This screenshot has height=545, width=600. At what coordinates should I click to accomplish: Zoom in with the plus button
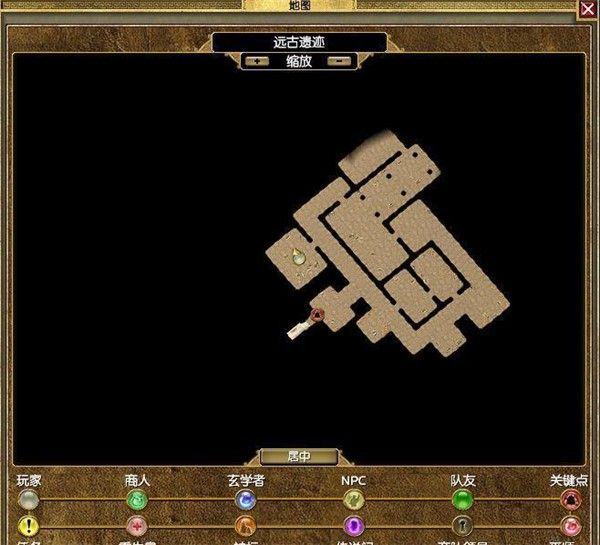click(258, 60)
